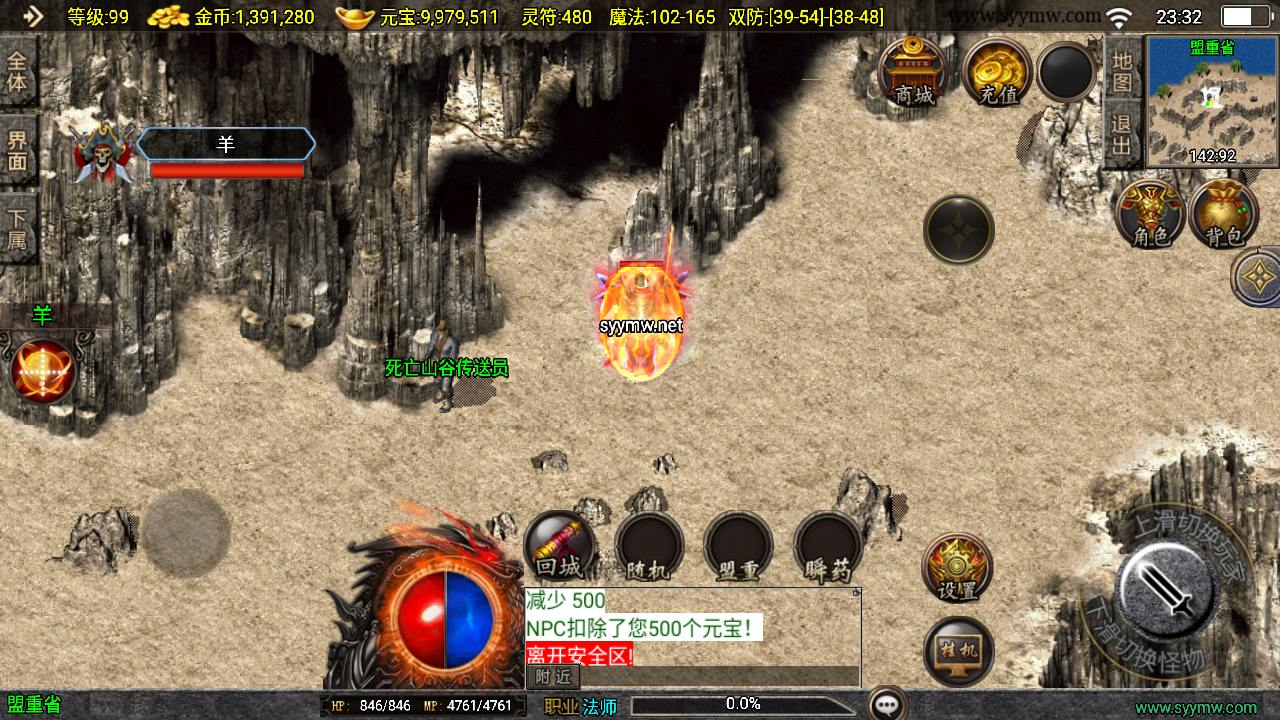Open the 背包 backpack
This screenshot has width=1280, height=720.
(1223, 214)
